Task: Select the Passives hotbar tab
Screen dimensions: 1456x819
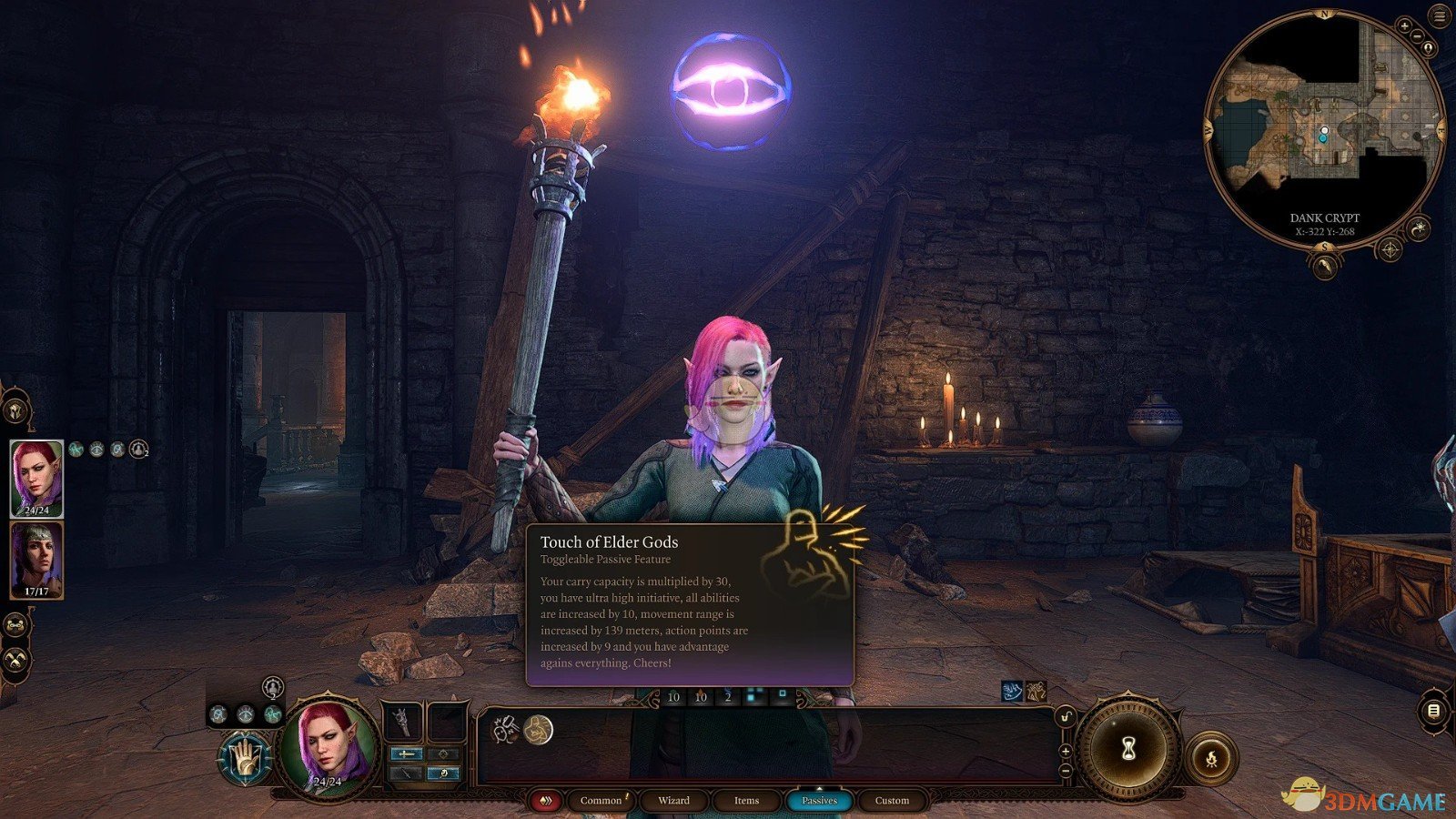Action: (x=819, y=801)
